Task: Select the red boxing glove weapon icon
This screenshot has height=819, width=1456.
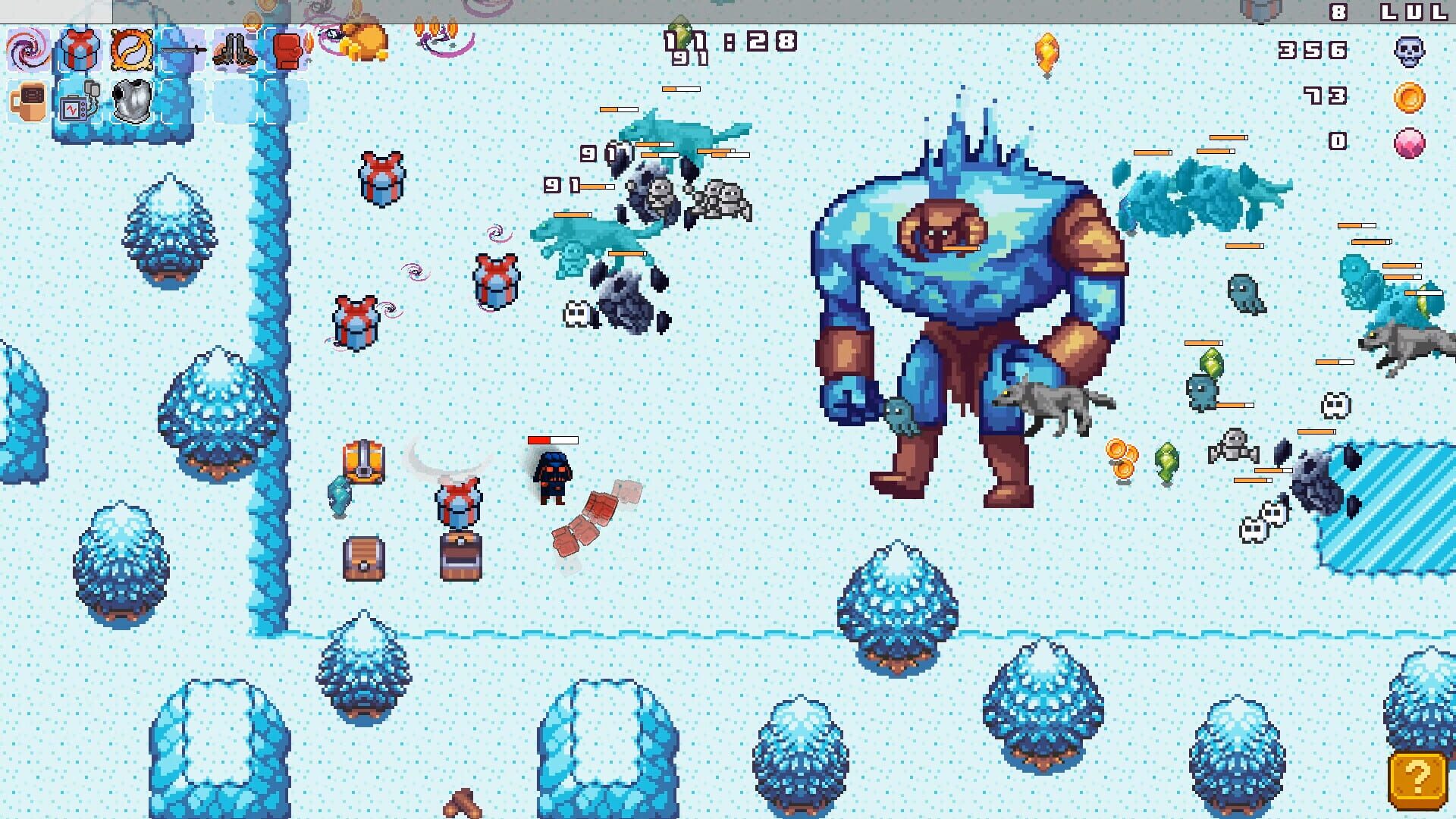Action: pyautogui.click(x=288, y=50)
